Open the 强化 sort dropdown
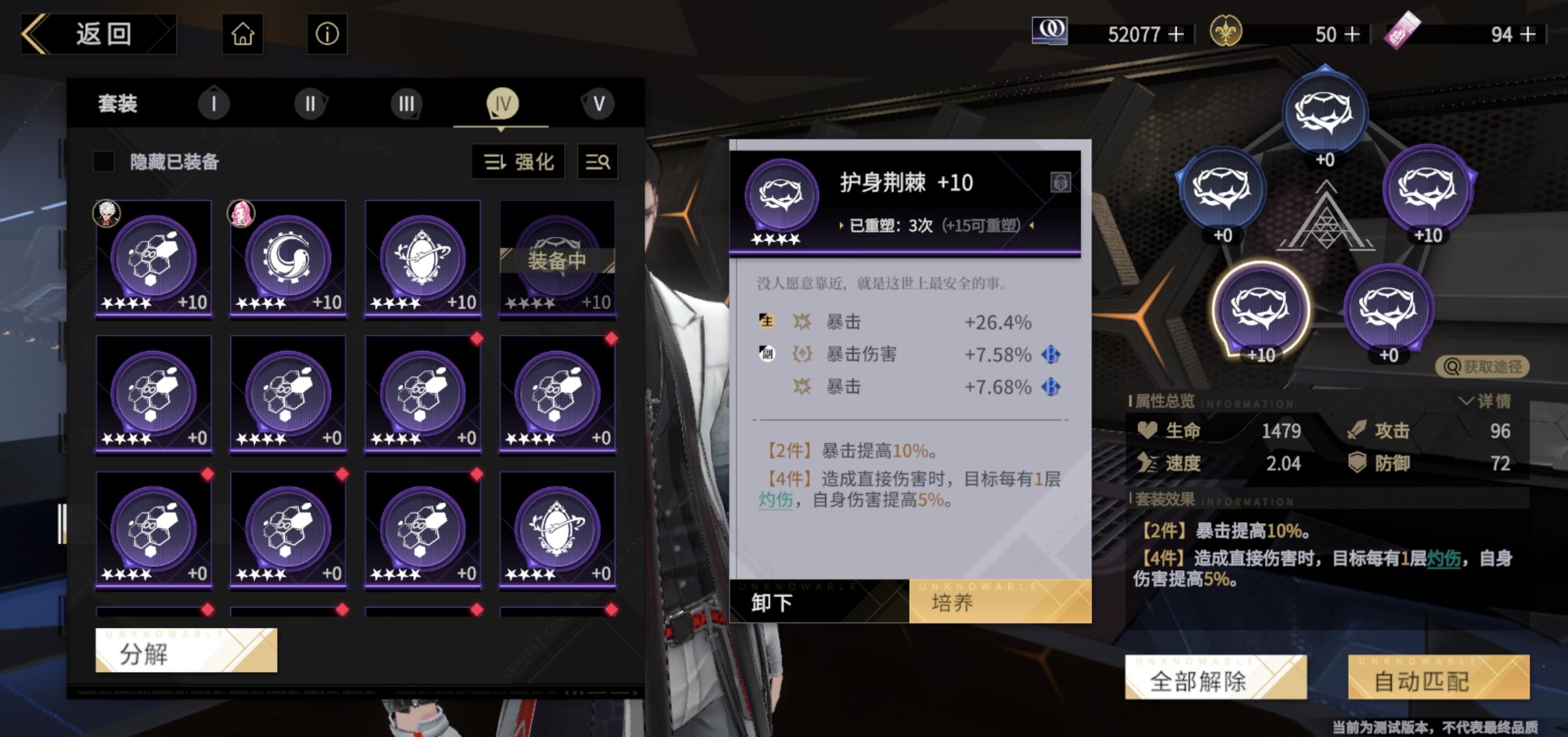 (519, 161)
